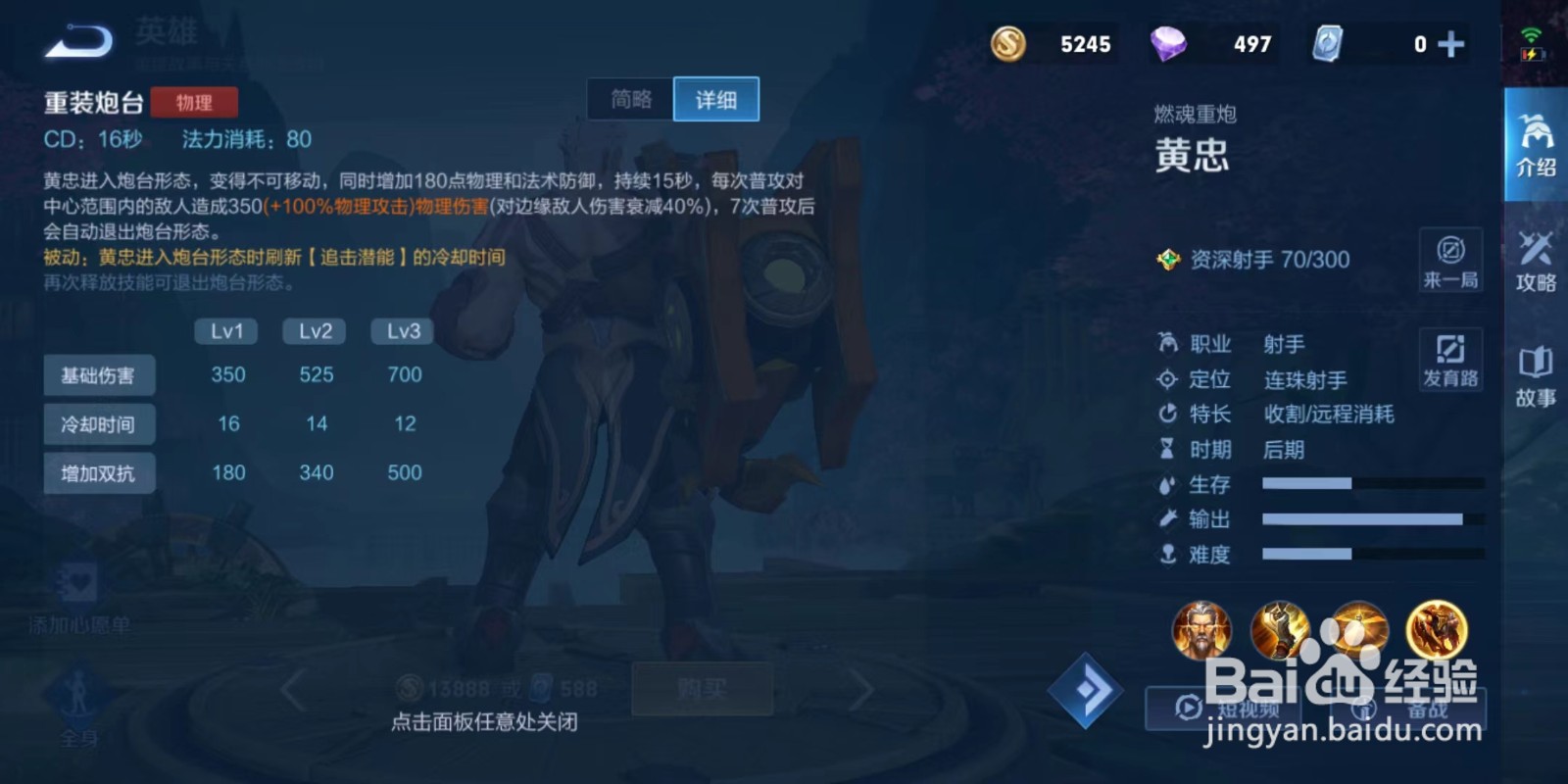Switch to the 简略 summary tab
Screen dimensions: 1568x784
pos(632,99)
